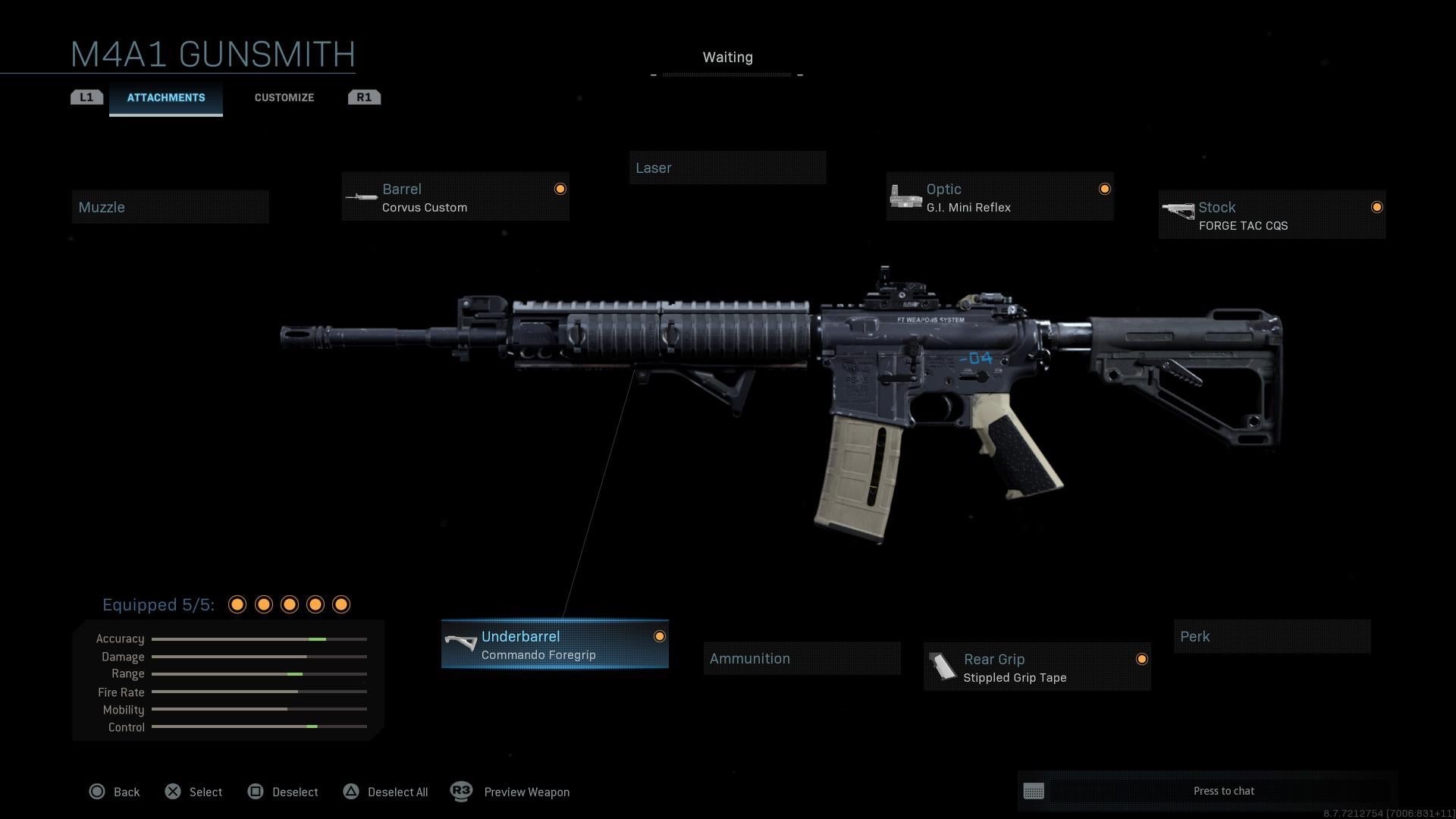
Task: Open the Muzzle attachment slot
Action: pyautogui.click(x=171, y=206)
